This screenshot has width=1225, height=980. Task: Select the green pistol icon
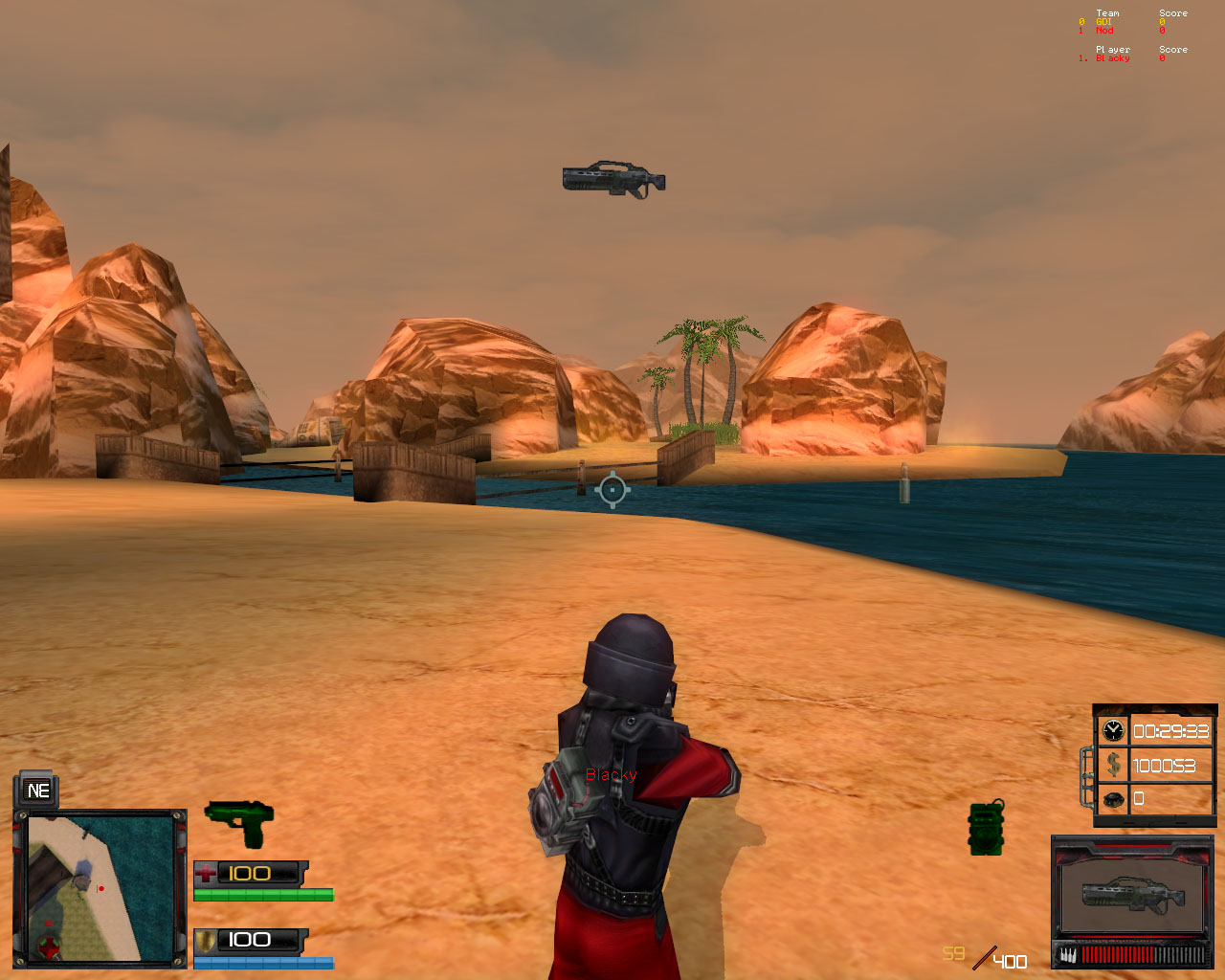click(x=239, y=821)
